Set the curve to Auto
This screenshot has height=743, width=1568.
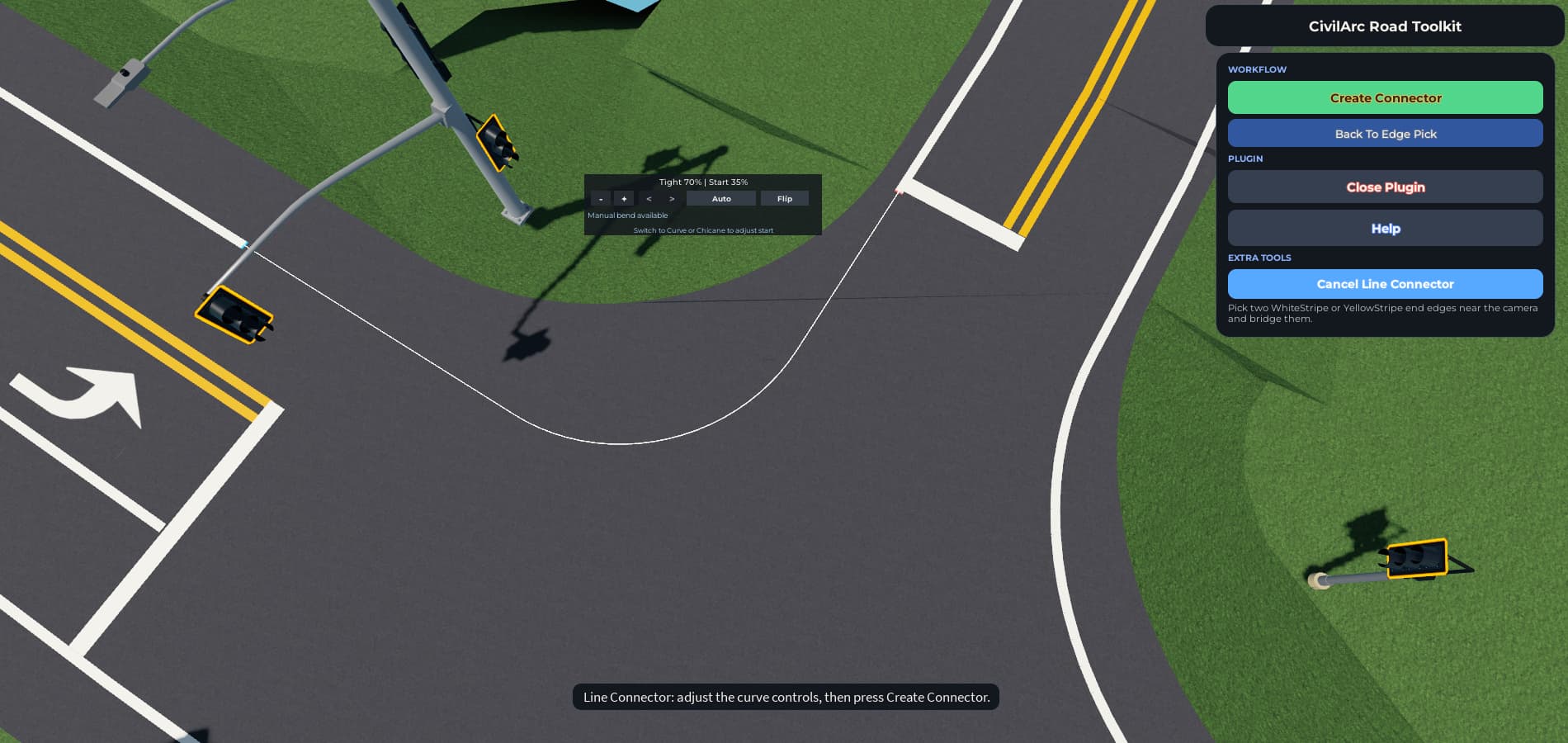click(x=721, y=199)
